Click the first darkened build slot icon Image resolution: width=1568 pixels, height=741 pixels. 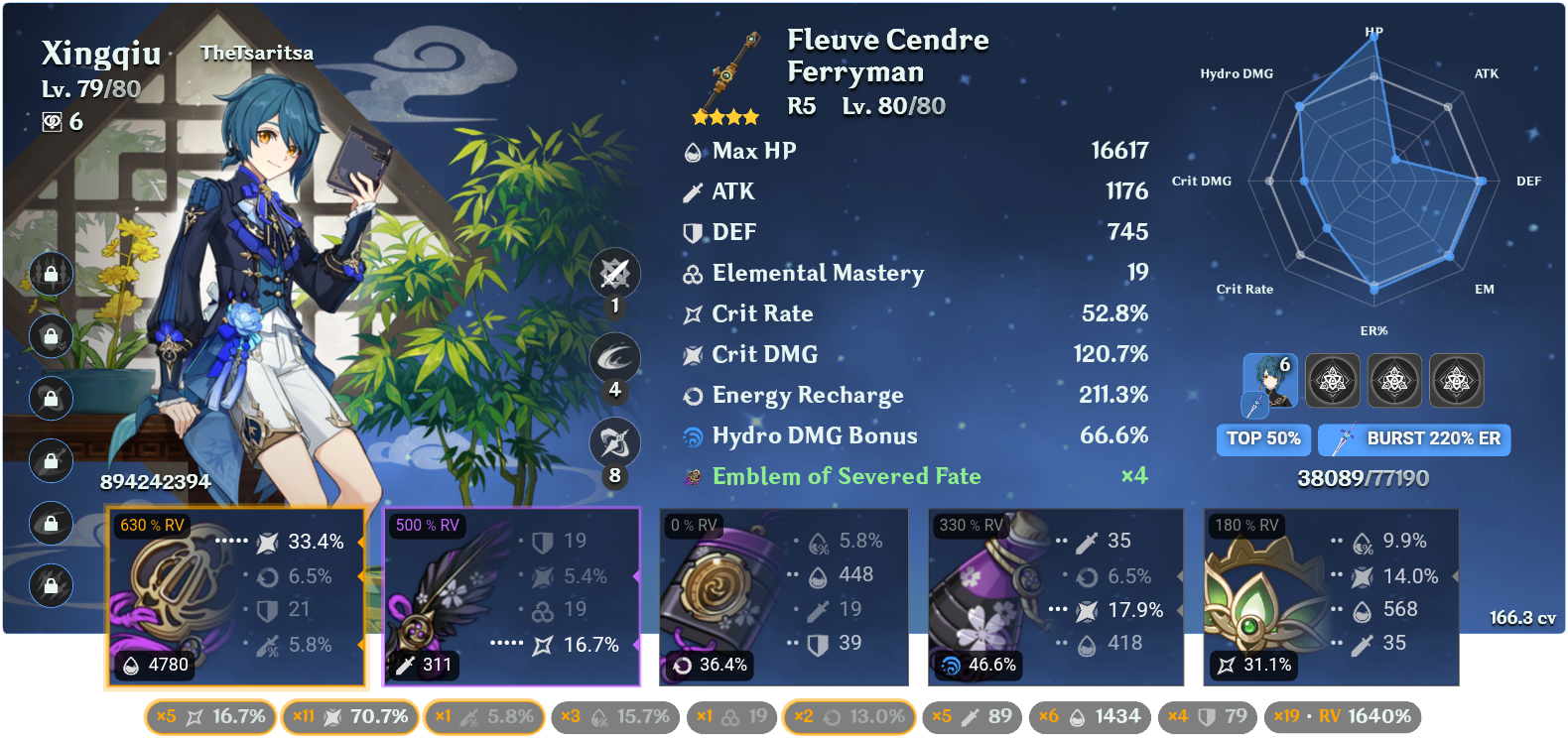1333,380
